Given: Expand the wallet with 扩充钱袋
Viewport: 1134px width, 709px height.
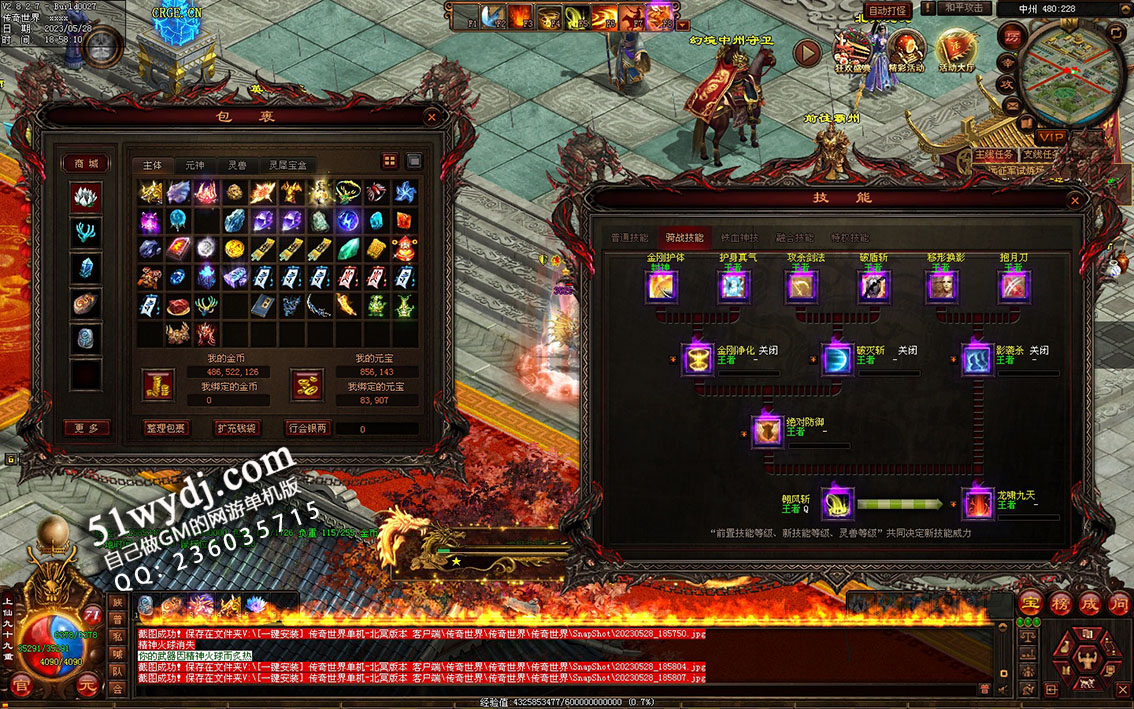Looking at the screenshot, I should click(236, 428).
